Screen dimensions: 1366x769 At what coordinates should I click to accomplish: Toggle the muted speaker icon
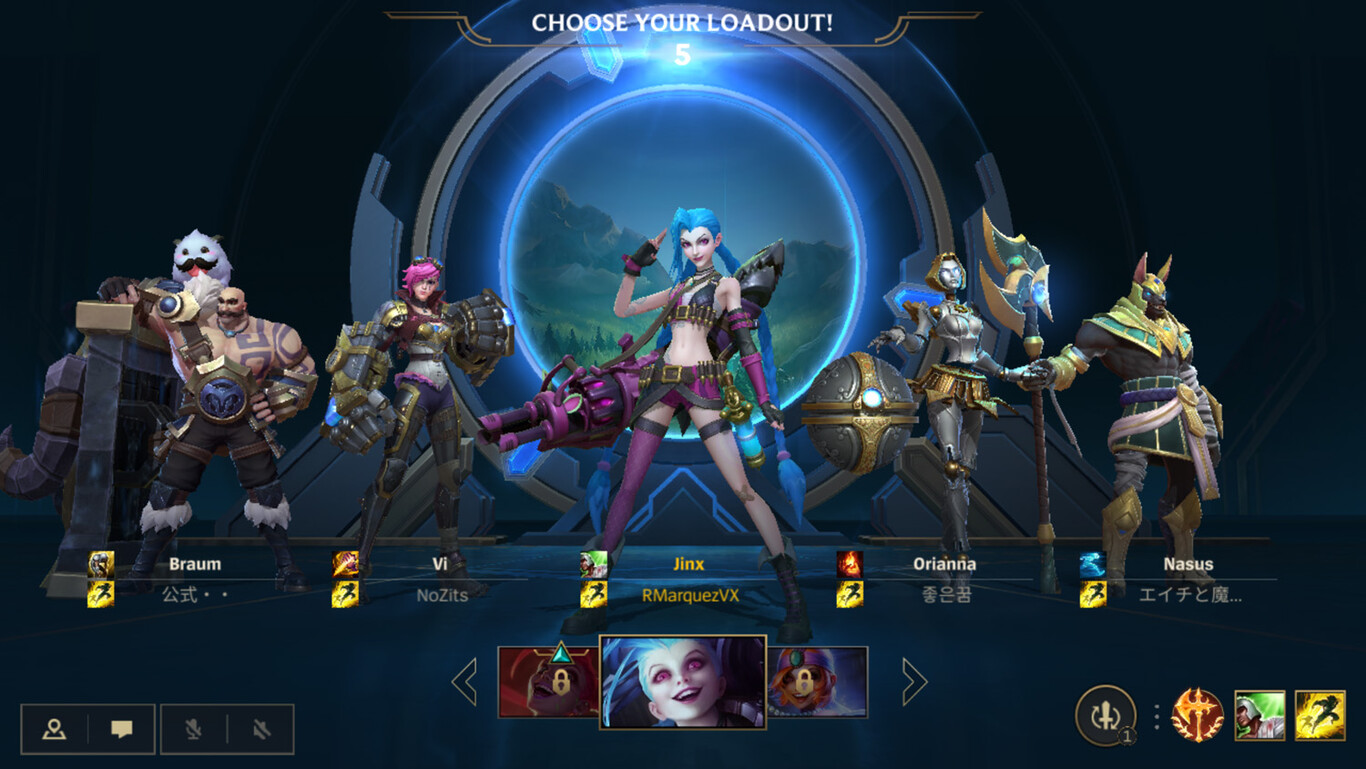261,729
